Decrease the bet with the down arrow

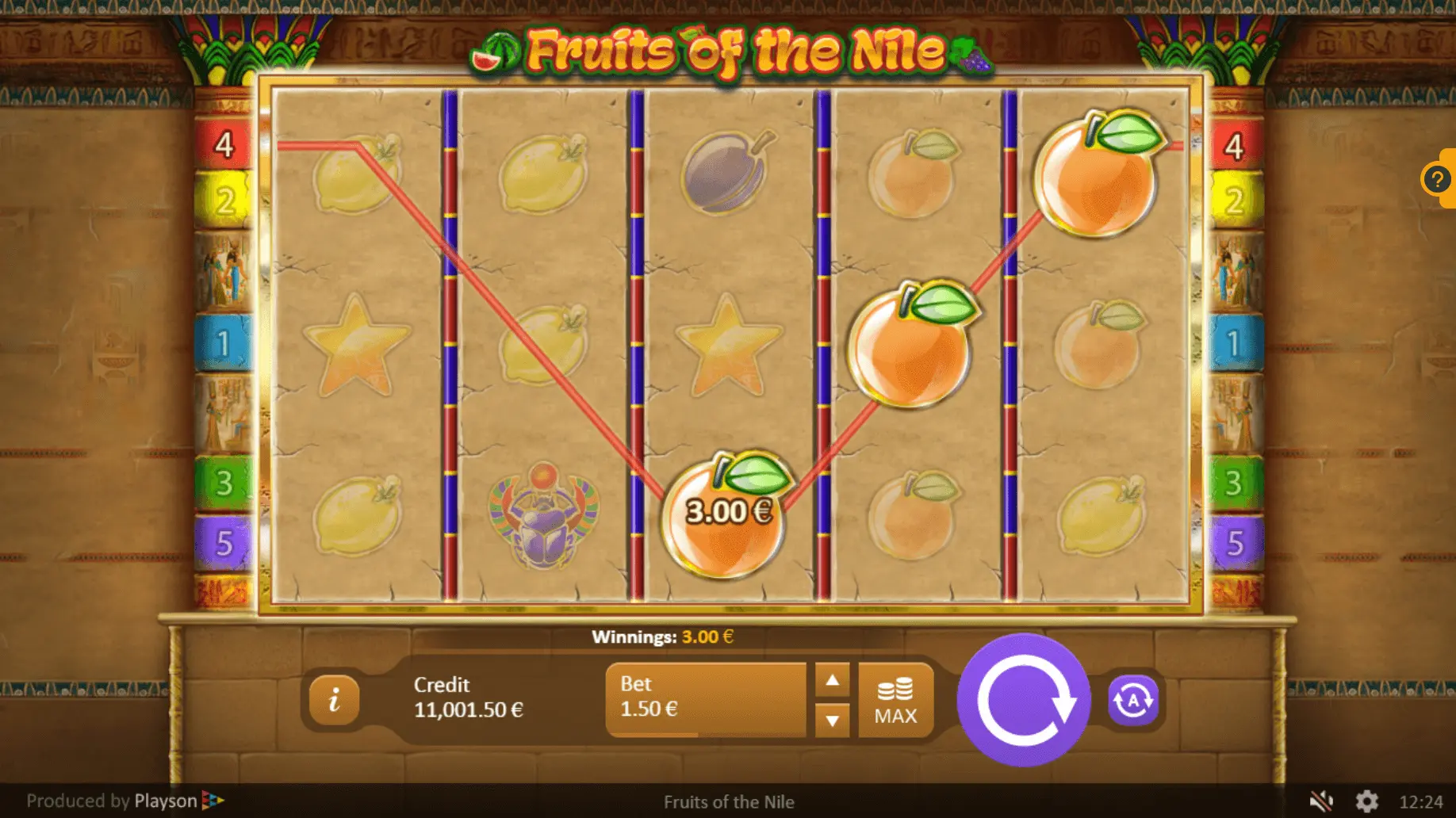click(x=832, y=721)
